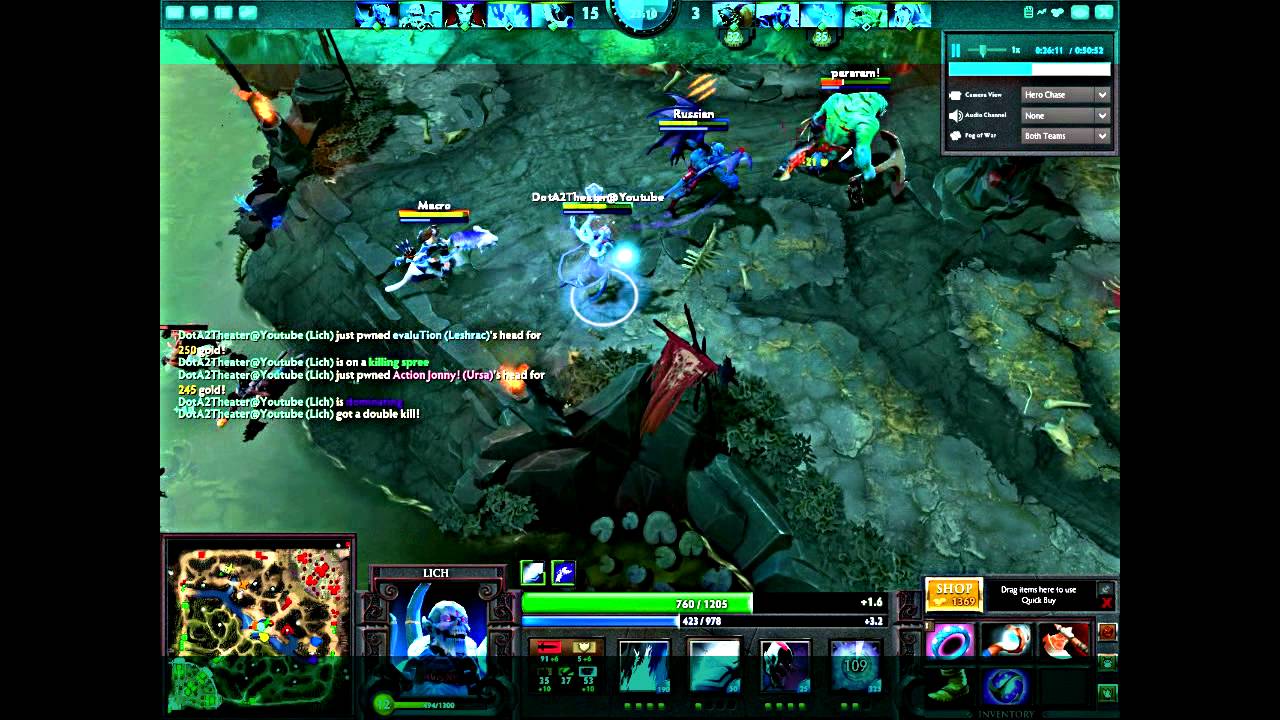
Task: Click the Quick Buy drop area
Action: point(1038,595)
